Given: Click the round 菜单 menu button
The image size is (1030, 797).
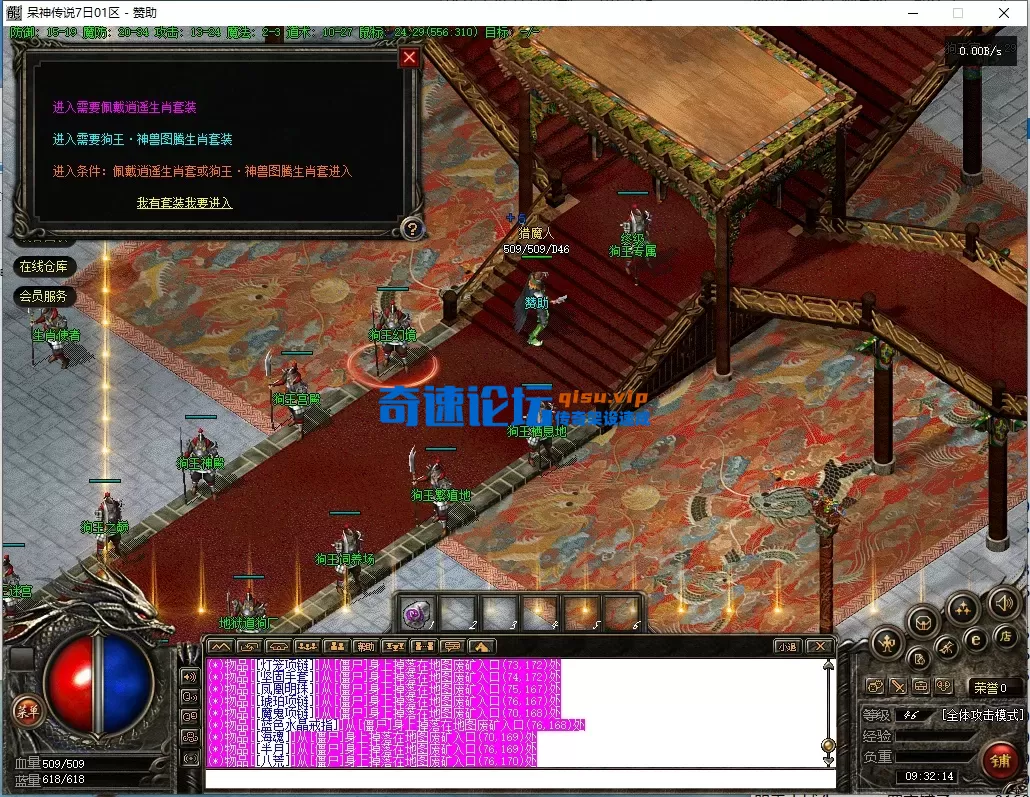Looking at the screenshot, I should tap(27, 711).
